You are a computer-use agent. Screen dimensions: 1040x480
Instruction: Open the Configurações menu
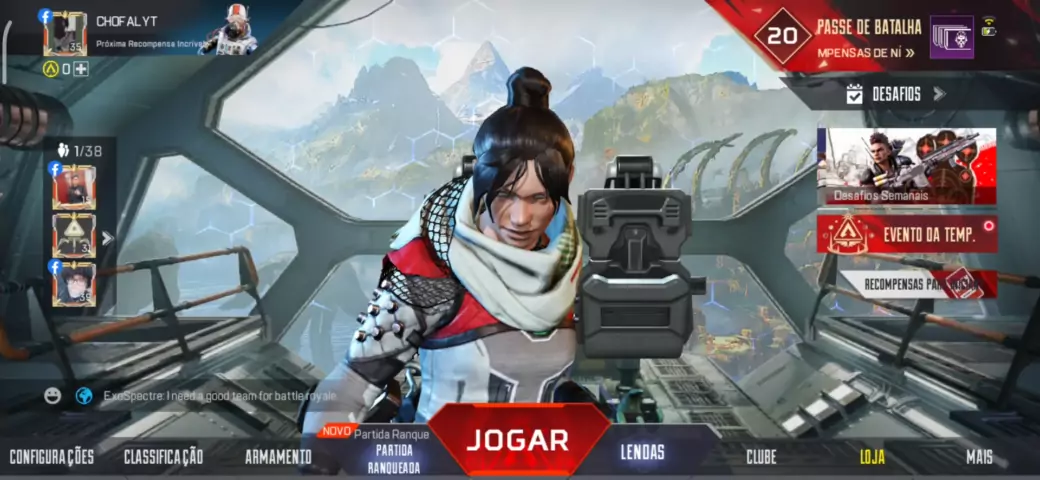52,457
